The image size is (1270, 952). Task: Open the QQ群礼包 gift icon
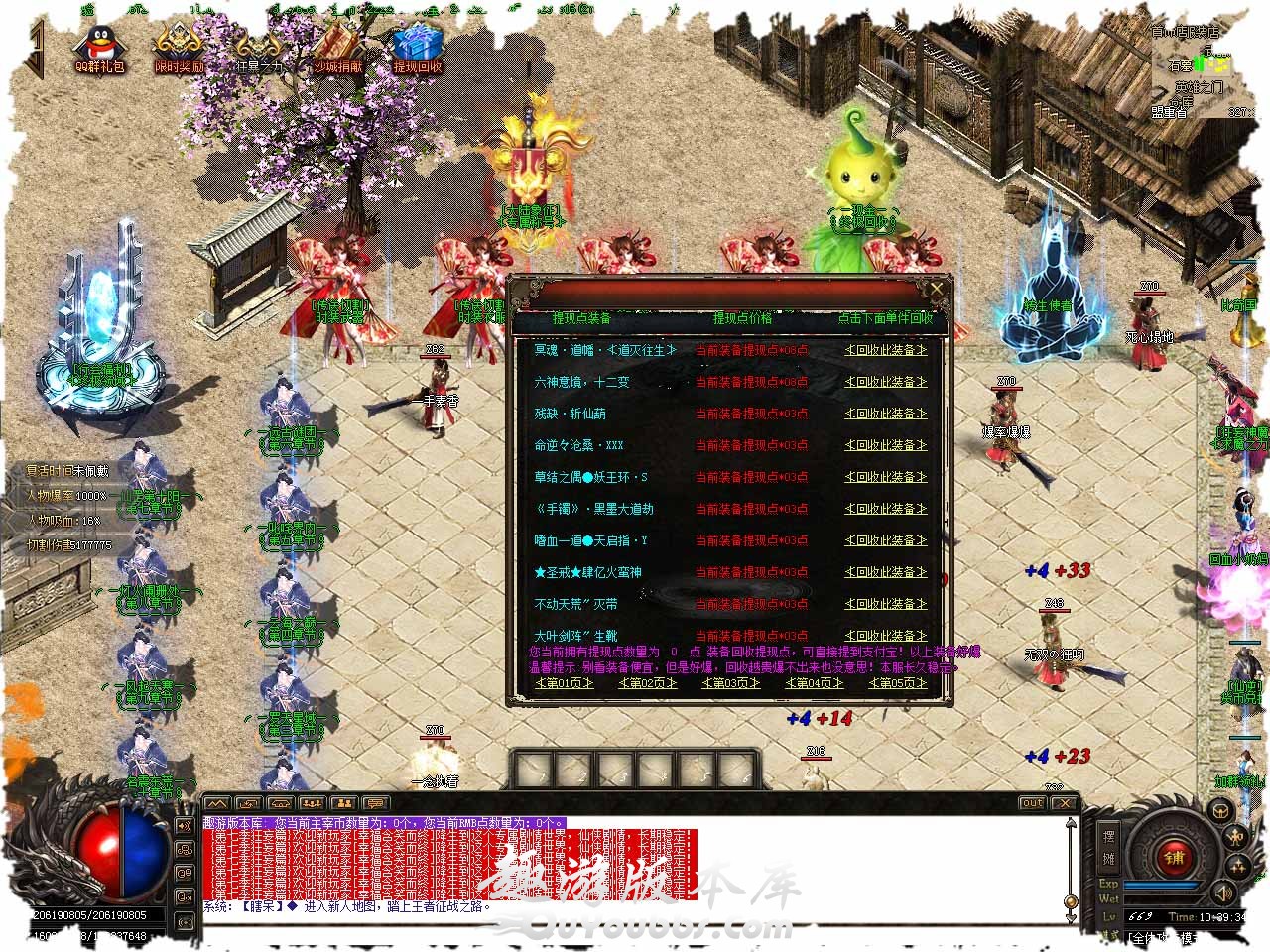pyautogui.click(x=99, y=50)
